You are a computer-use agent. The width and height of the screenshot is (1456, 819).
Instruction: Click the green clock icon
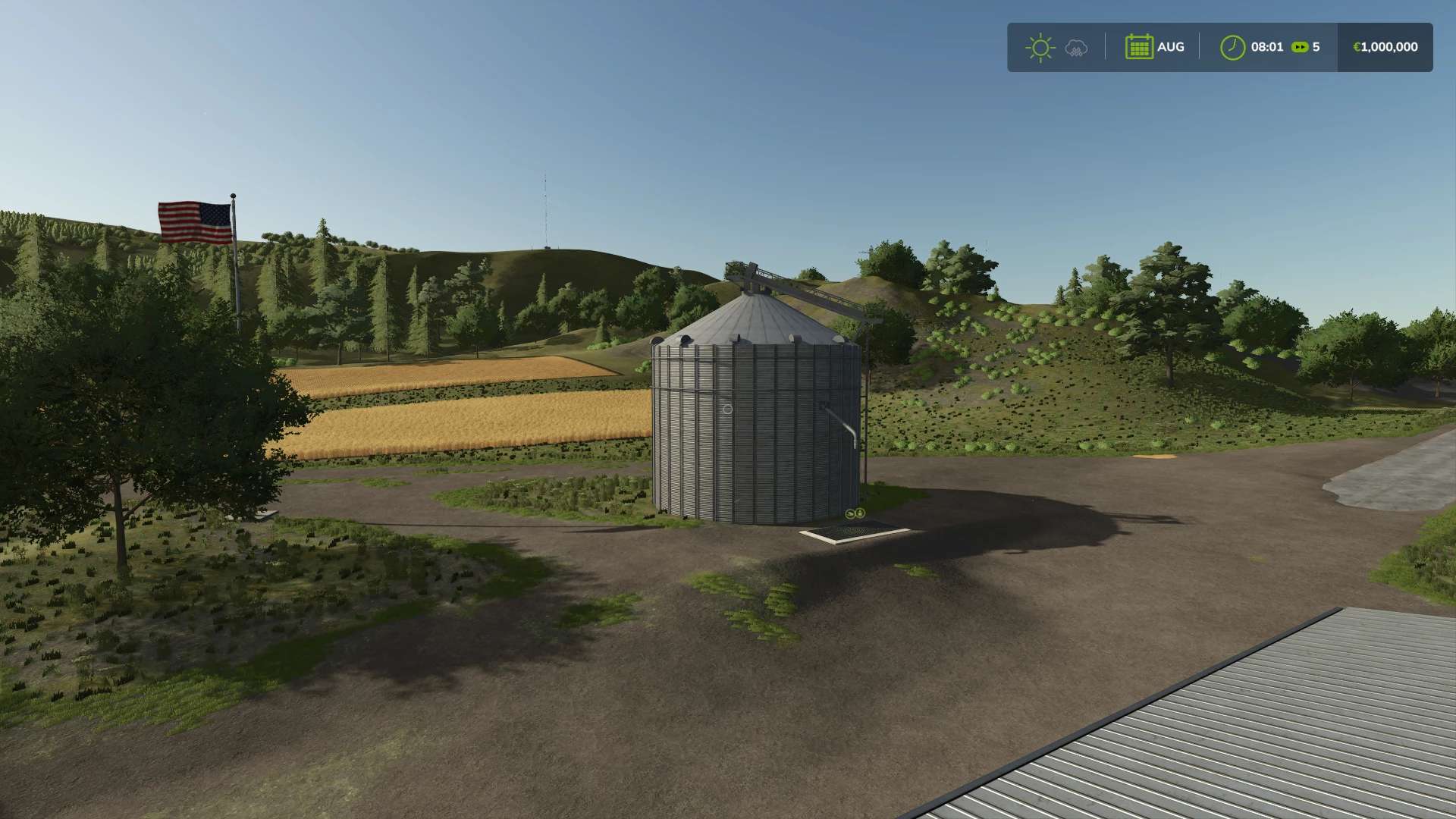point(1232,47)
